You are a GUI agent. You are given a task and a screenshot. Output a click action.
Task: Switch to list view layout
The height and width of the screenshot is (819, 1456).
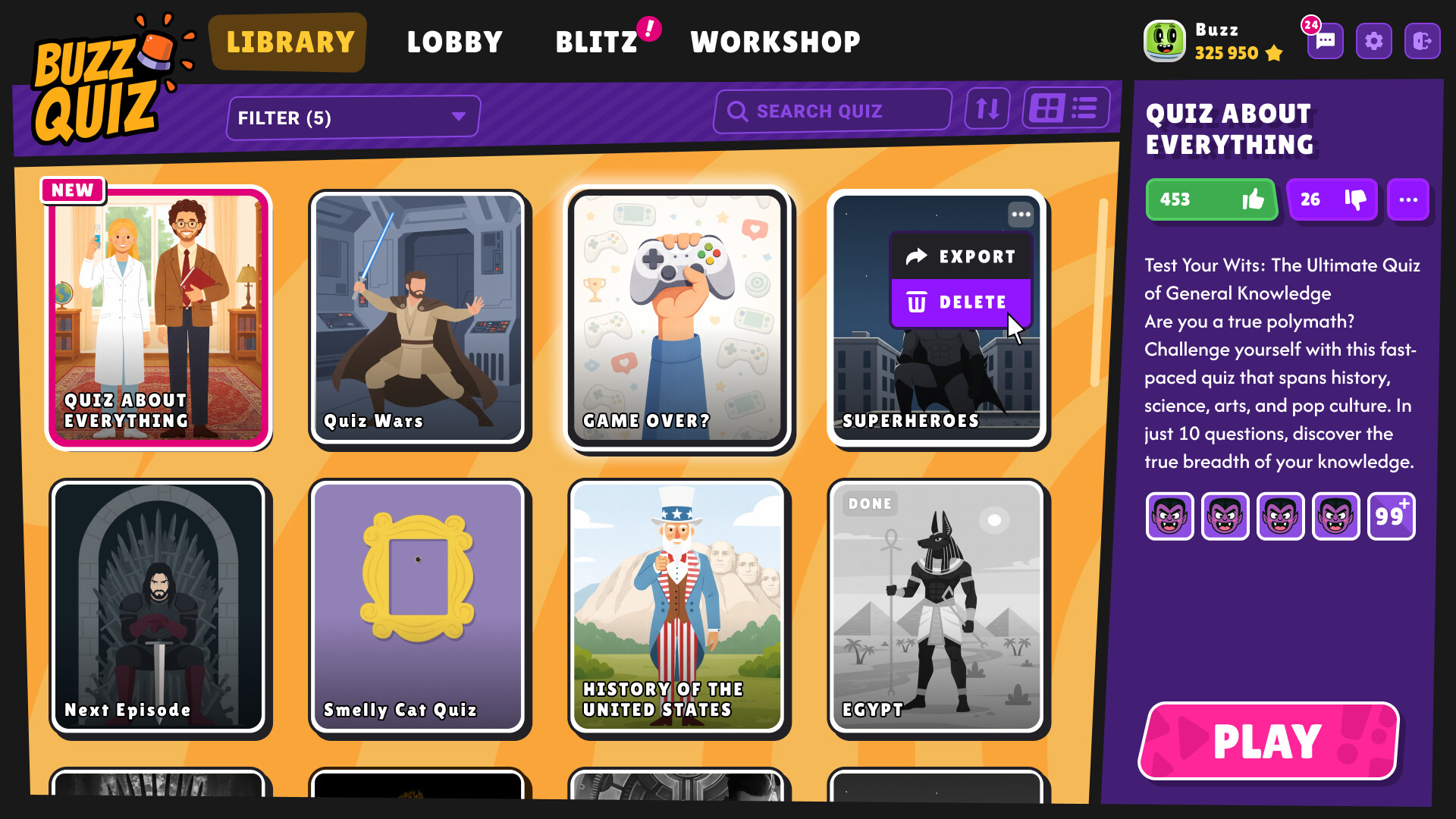[1084, 108]
